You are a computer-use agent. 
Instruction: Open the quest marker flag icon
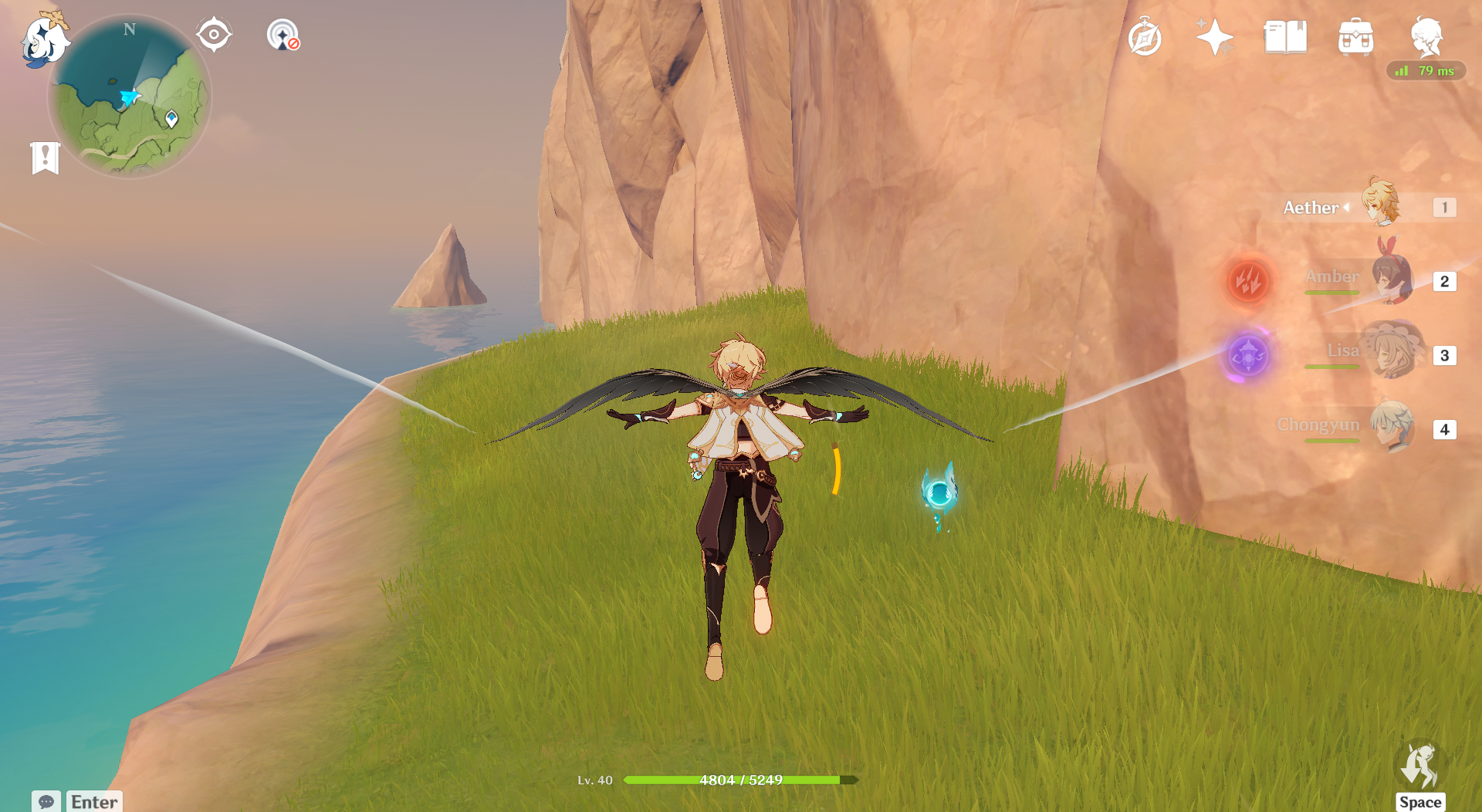46,158
